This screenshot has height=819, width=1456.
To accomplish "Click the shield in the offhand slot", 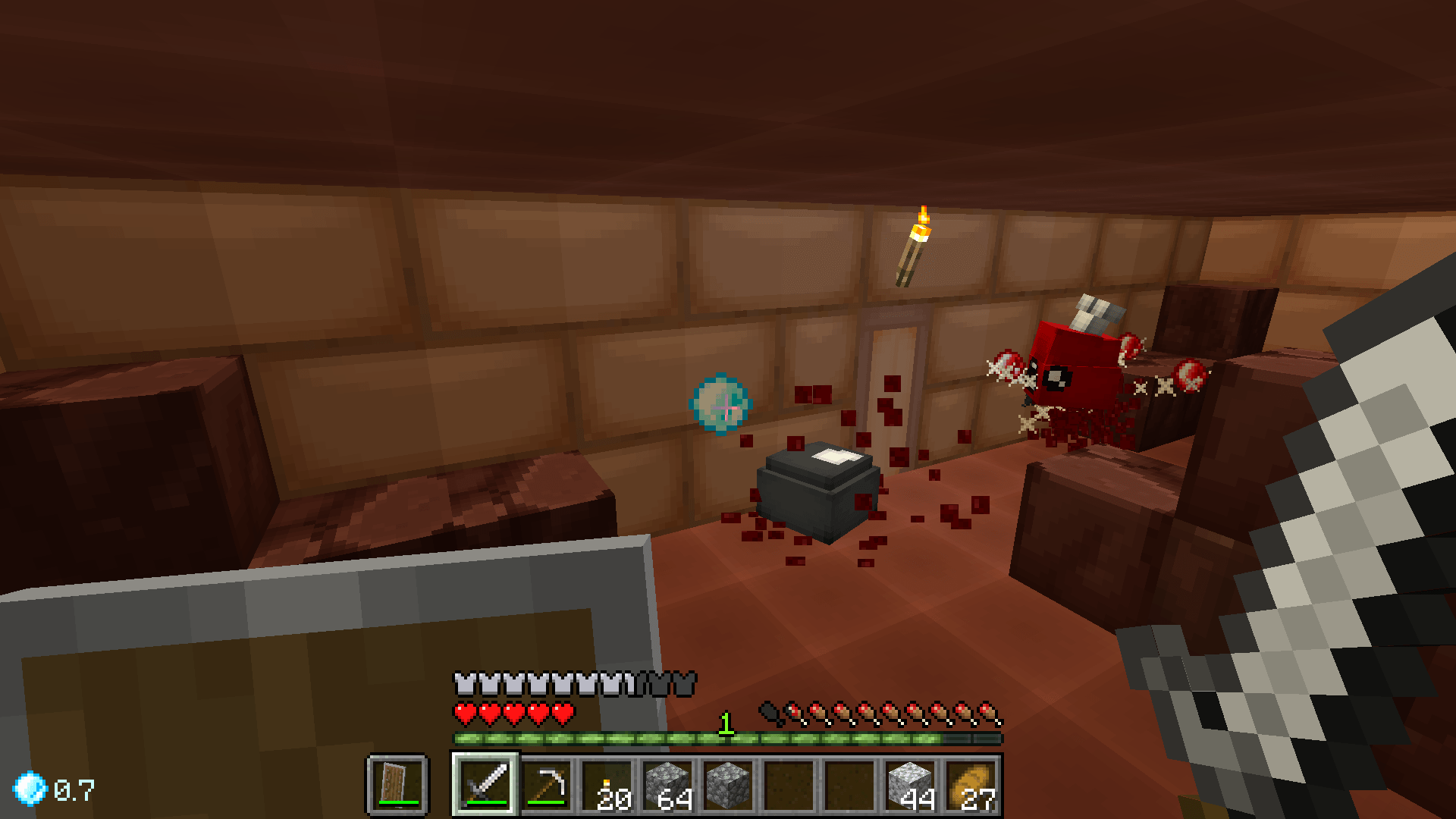I will 396,785.
